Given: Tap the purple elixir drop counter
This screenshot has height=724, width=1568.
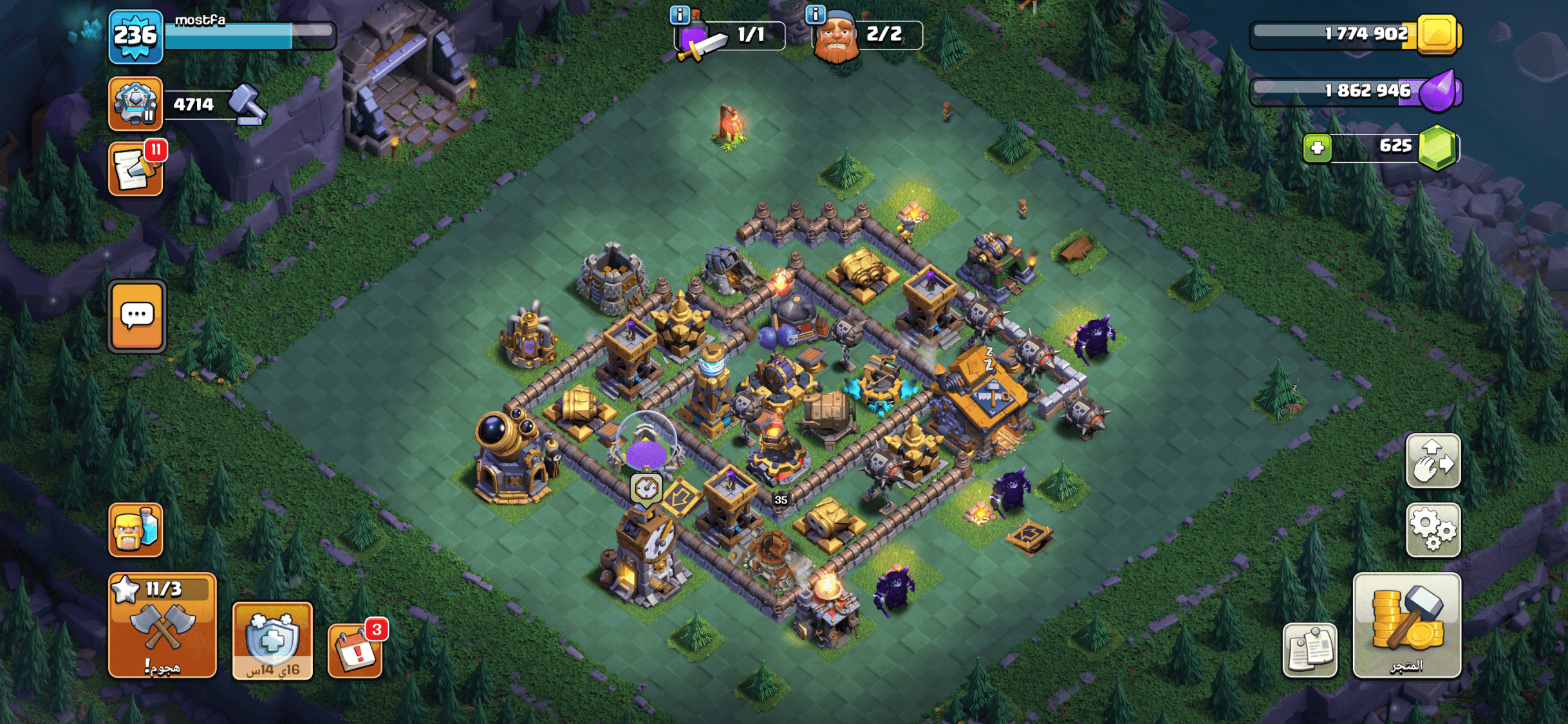Looking at the screenshot, I should point(1439,91).
